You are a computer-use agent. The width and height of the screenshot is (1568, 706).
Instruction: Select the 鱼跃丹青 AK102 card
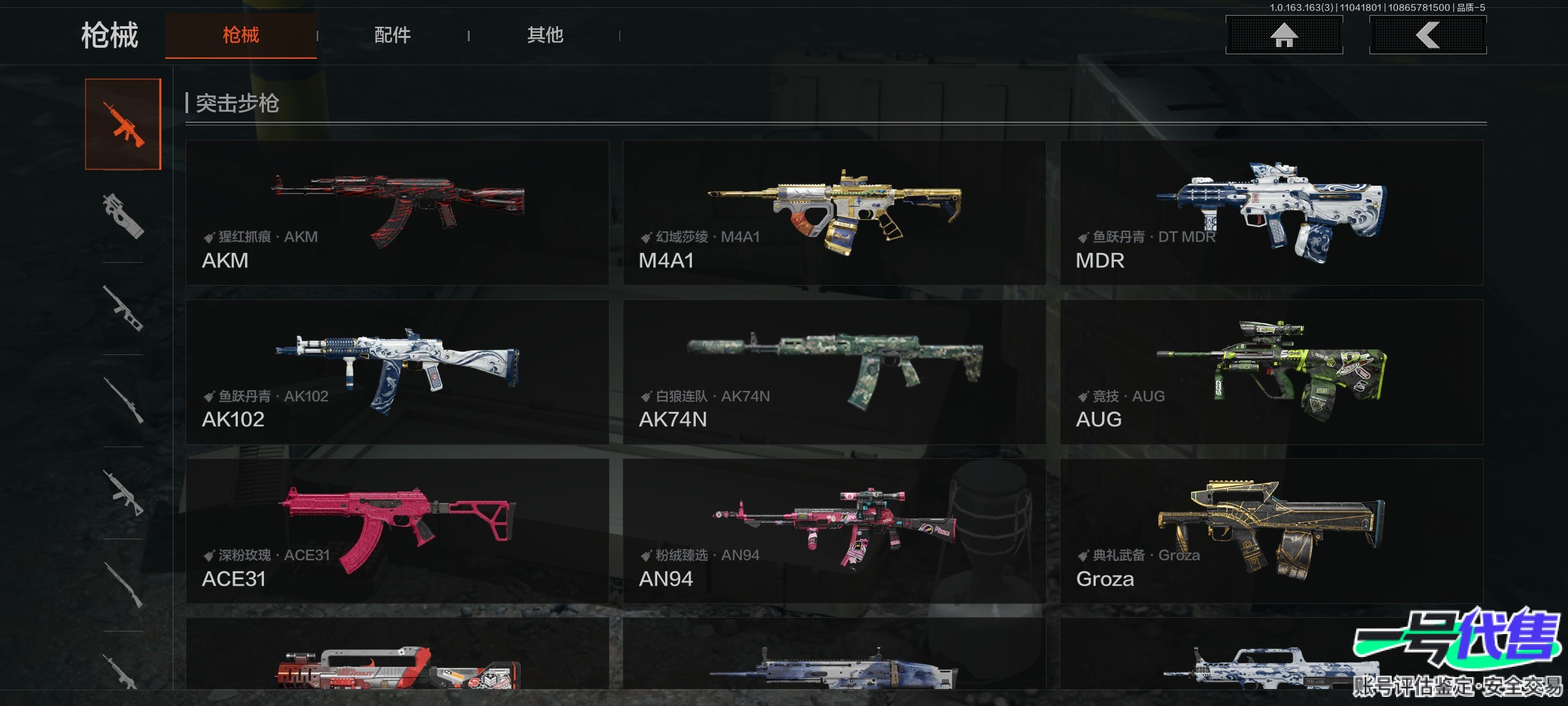397,372
